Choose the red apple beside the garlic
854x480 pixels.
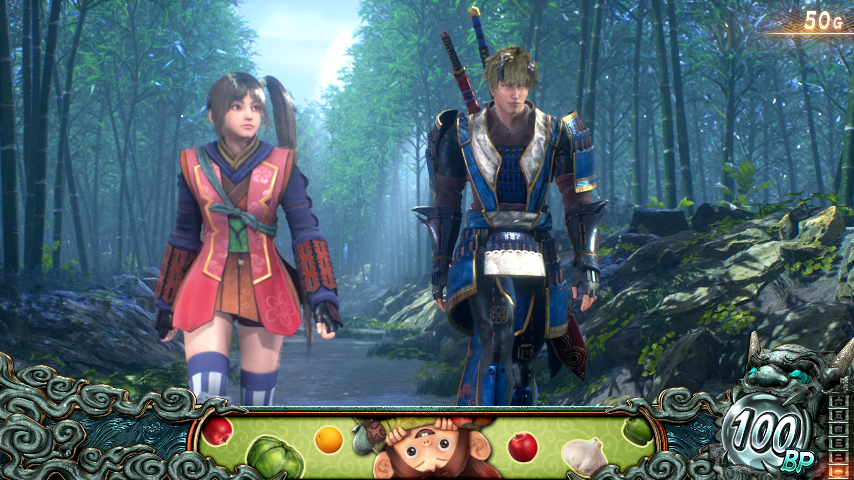[522, 446]
